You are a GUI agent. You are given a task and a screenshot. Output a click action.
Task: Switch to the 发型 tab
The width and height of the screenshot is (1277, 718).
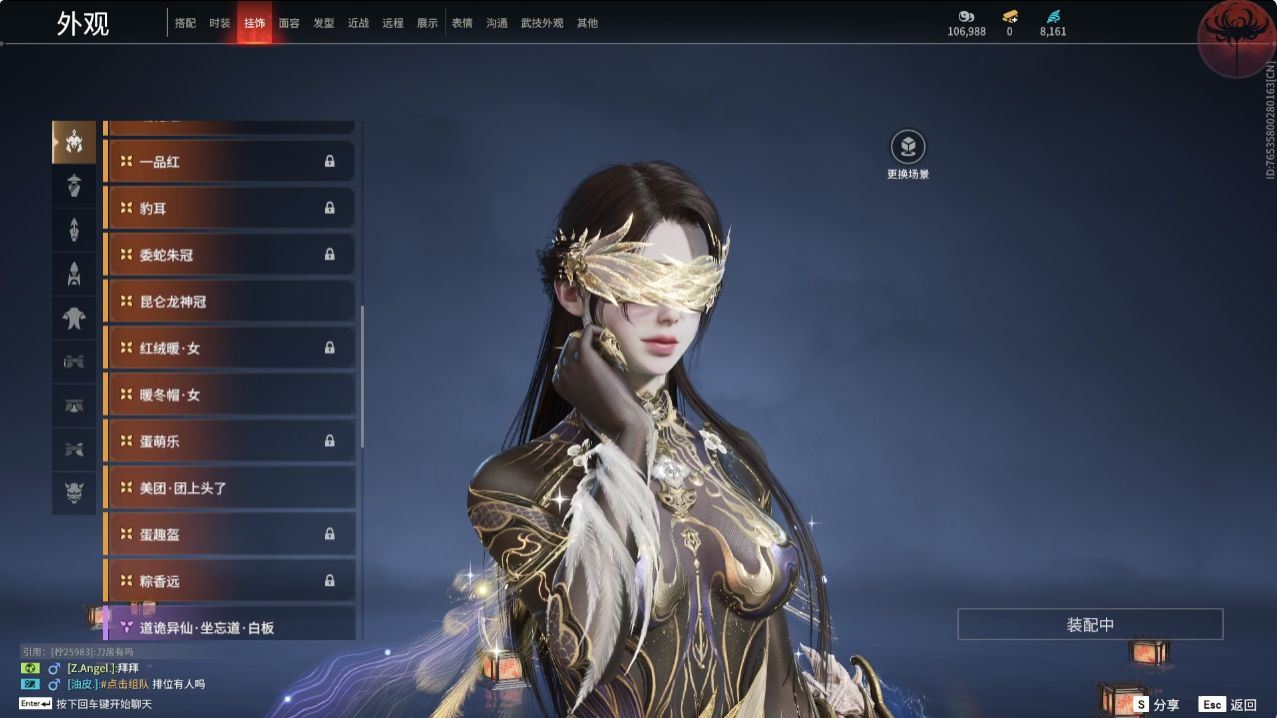324,23
